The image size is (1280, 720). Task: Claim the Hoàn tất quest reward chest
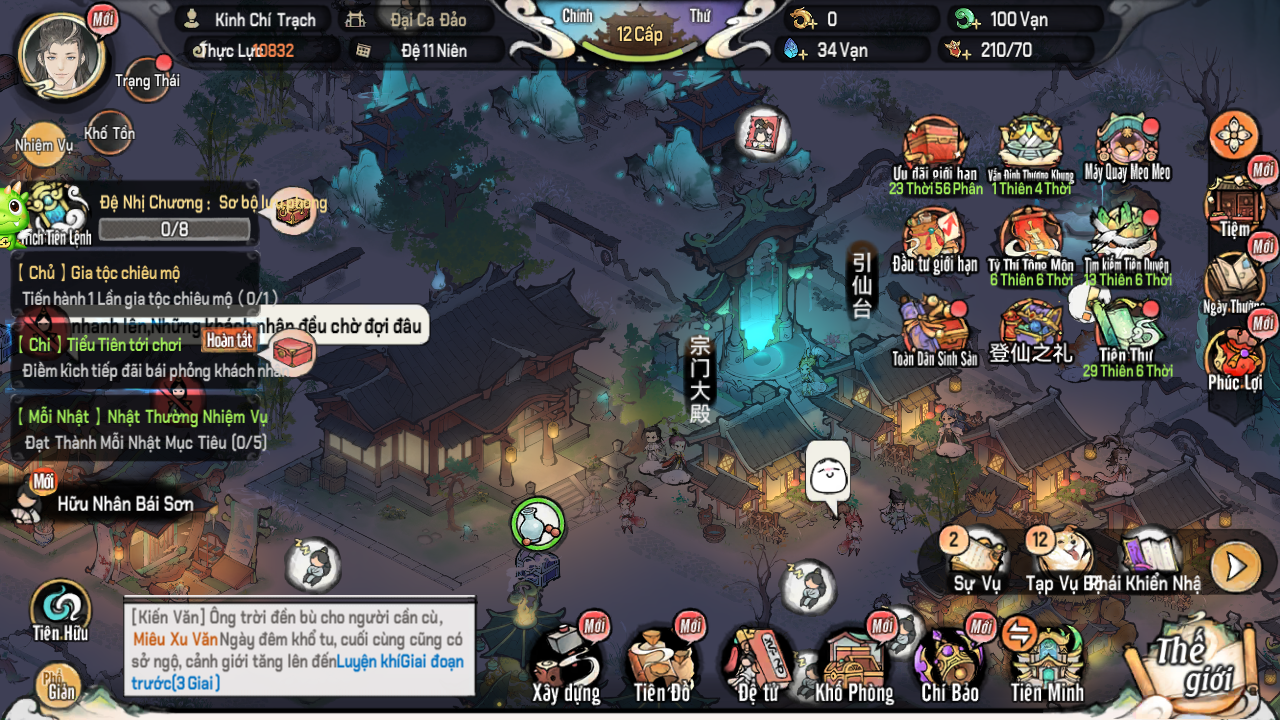(x=294, y=352)
